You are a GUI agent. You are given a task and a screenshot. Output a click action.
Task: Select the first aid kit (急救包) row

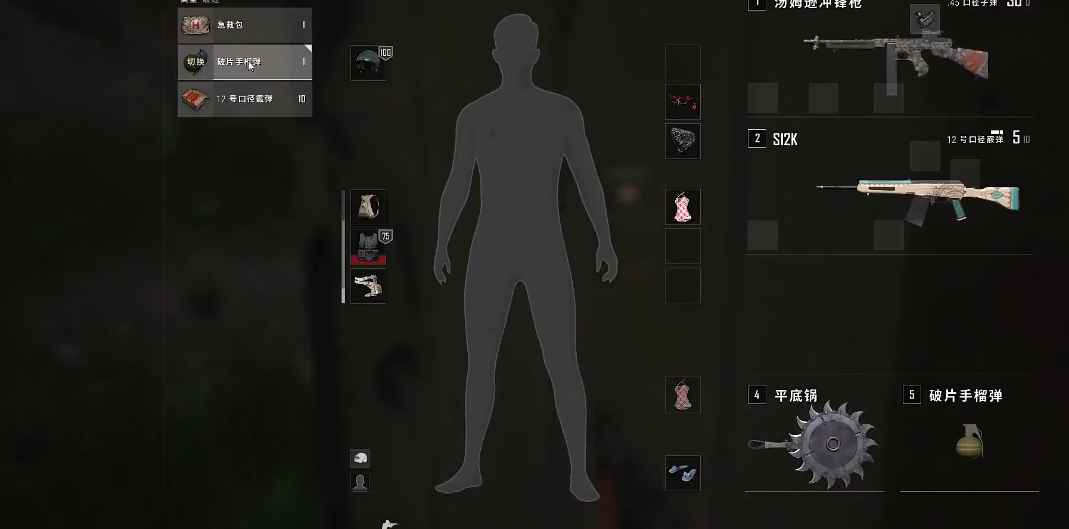(245, 24)
